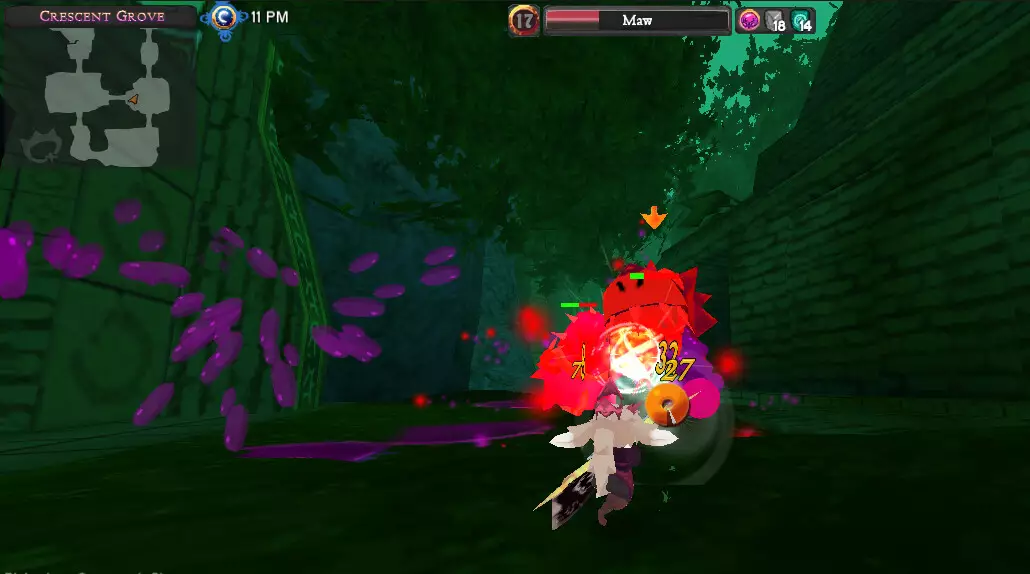Open the Crescent Grove minimap
This screenshot has width=1030, height=574.
(98, 94)
